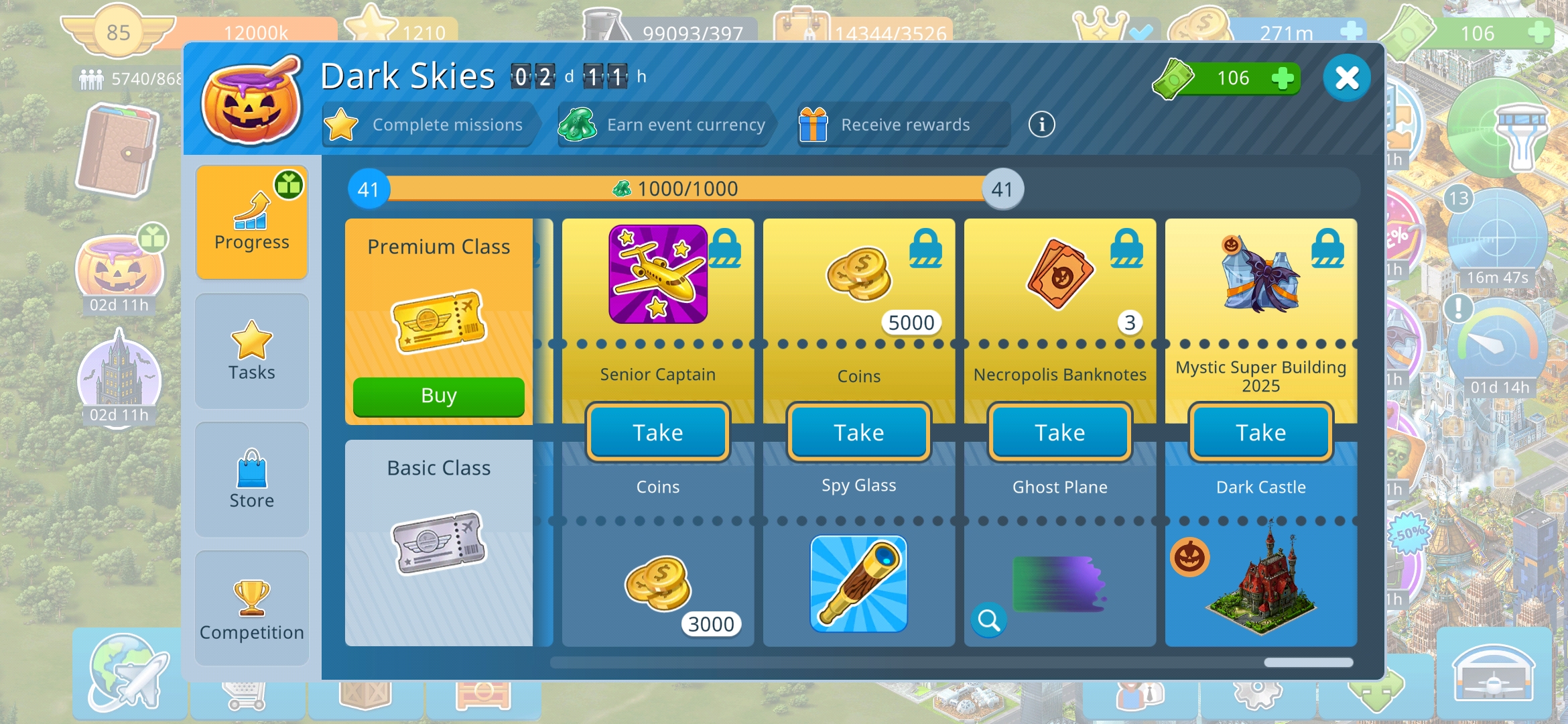
Task: Open the globe flights map button
Action: click(x=128, y=672)
